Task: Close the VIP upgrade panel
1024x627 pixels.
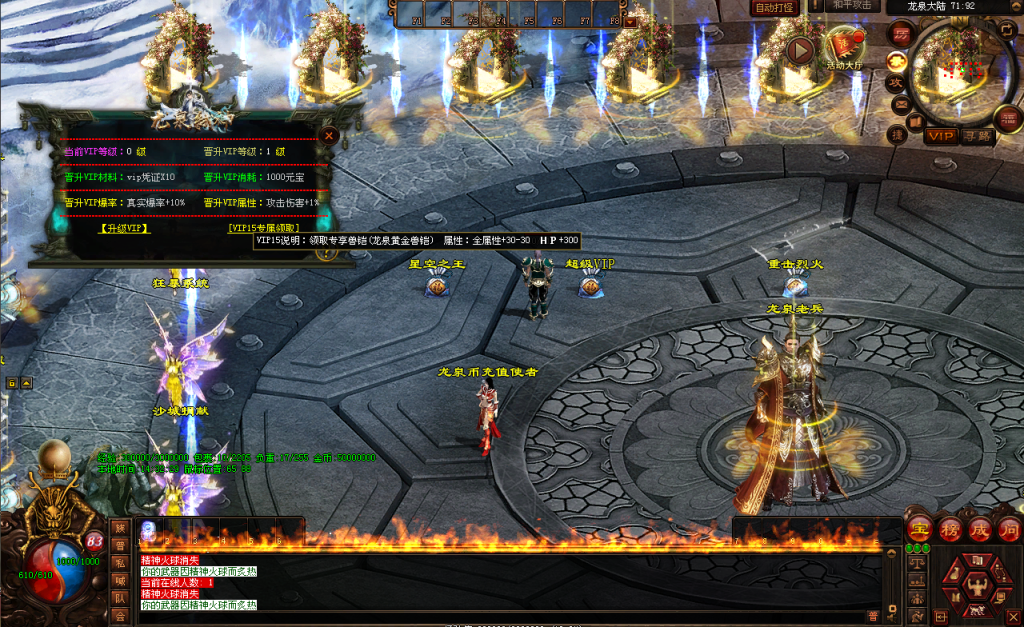Action: (329, 135)
